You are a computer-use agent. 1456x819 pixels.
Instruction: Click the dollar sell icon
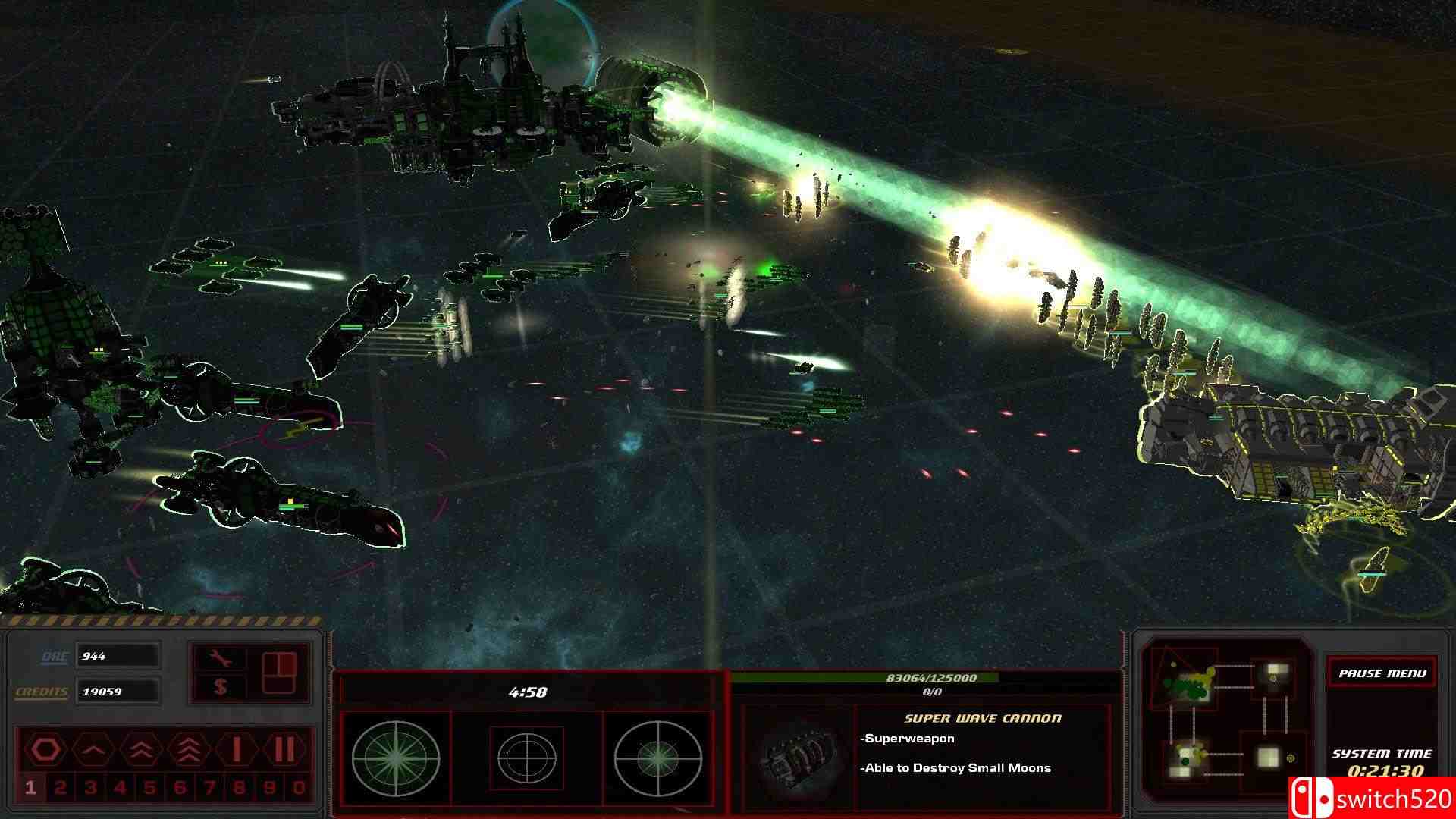click(222, 687)
